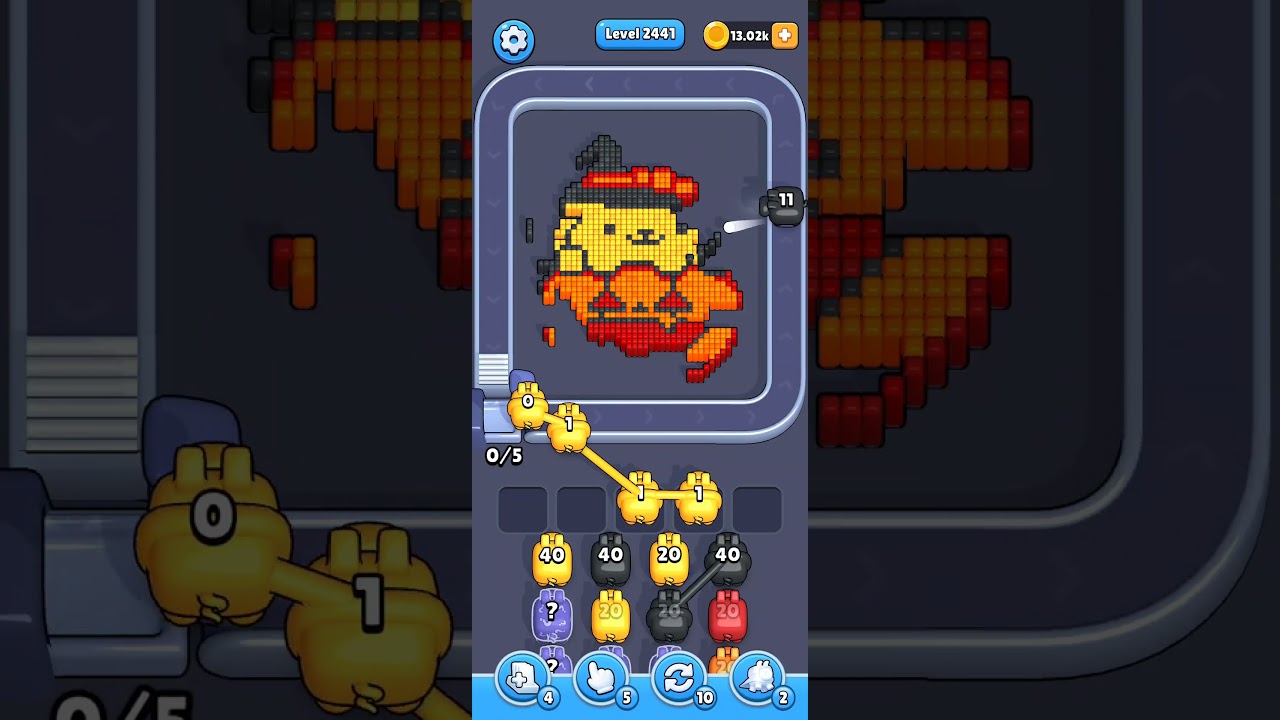Tap the gray spool on the left frame edge
Screen dimensions: 1280x720
click(491, 370)
